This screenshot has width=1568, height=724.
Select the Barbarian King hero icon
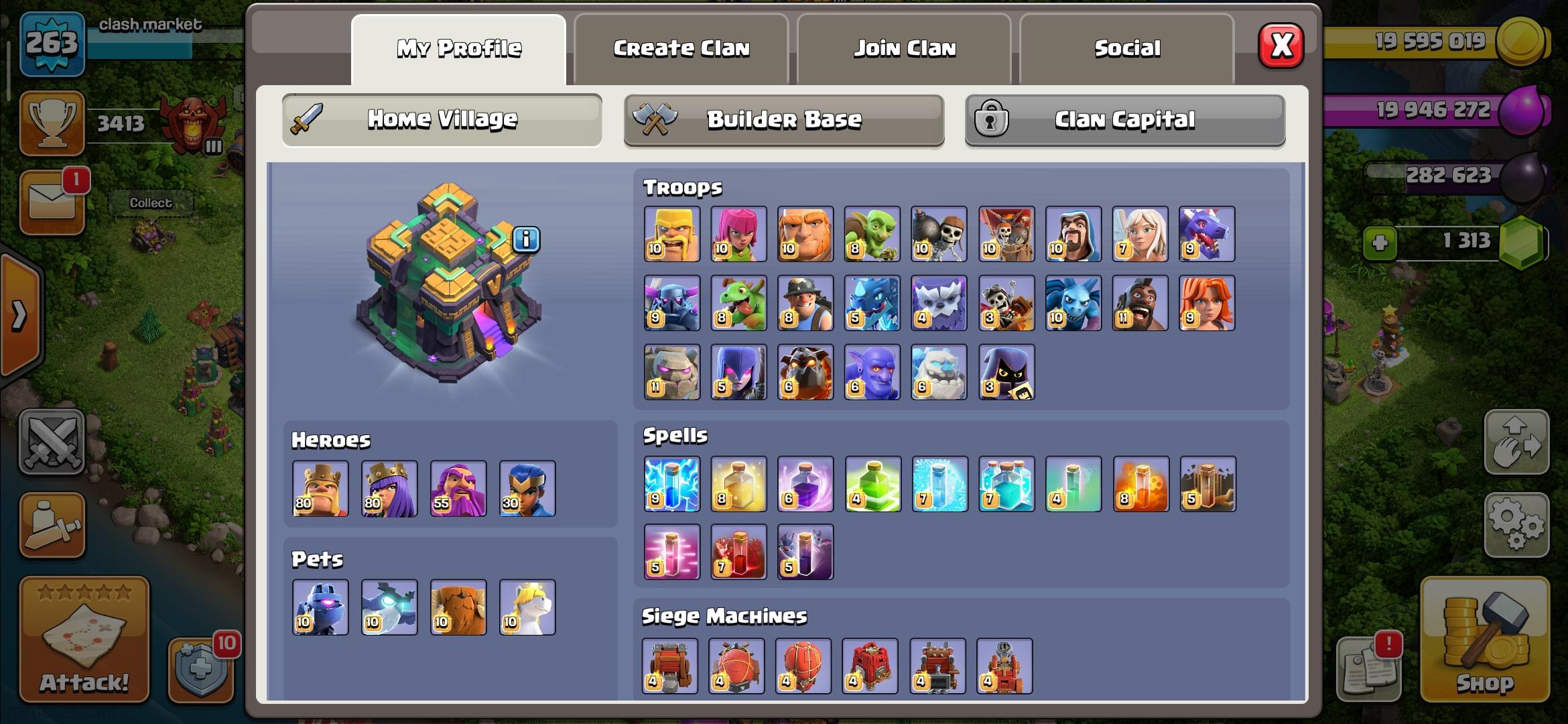pyautogui.click(x=320, y=488)
